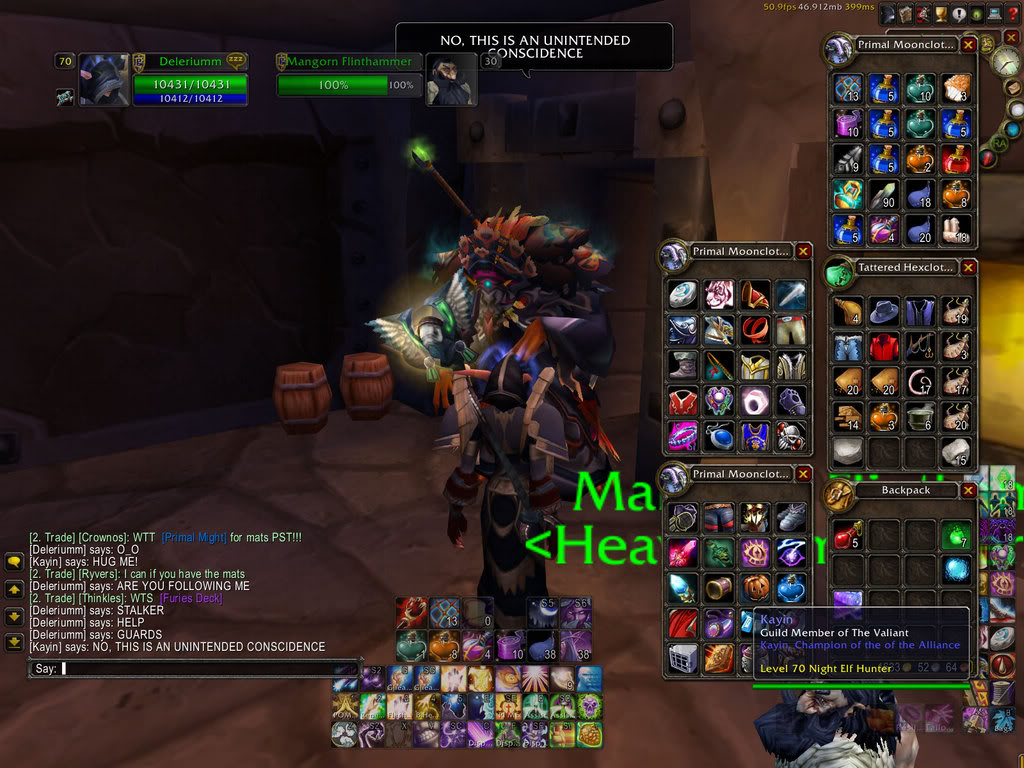1024x768 pixels.
Task: Close the Backpack bag window
Action: [968, 491]
